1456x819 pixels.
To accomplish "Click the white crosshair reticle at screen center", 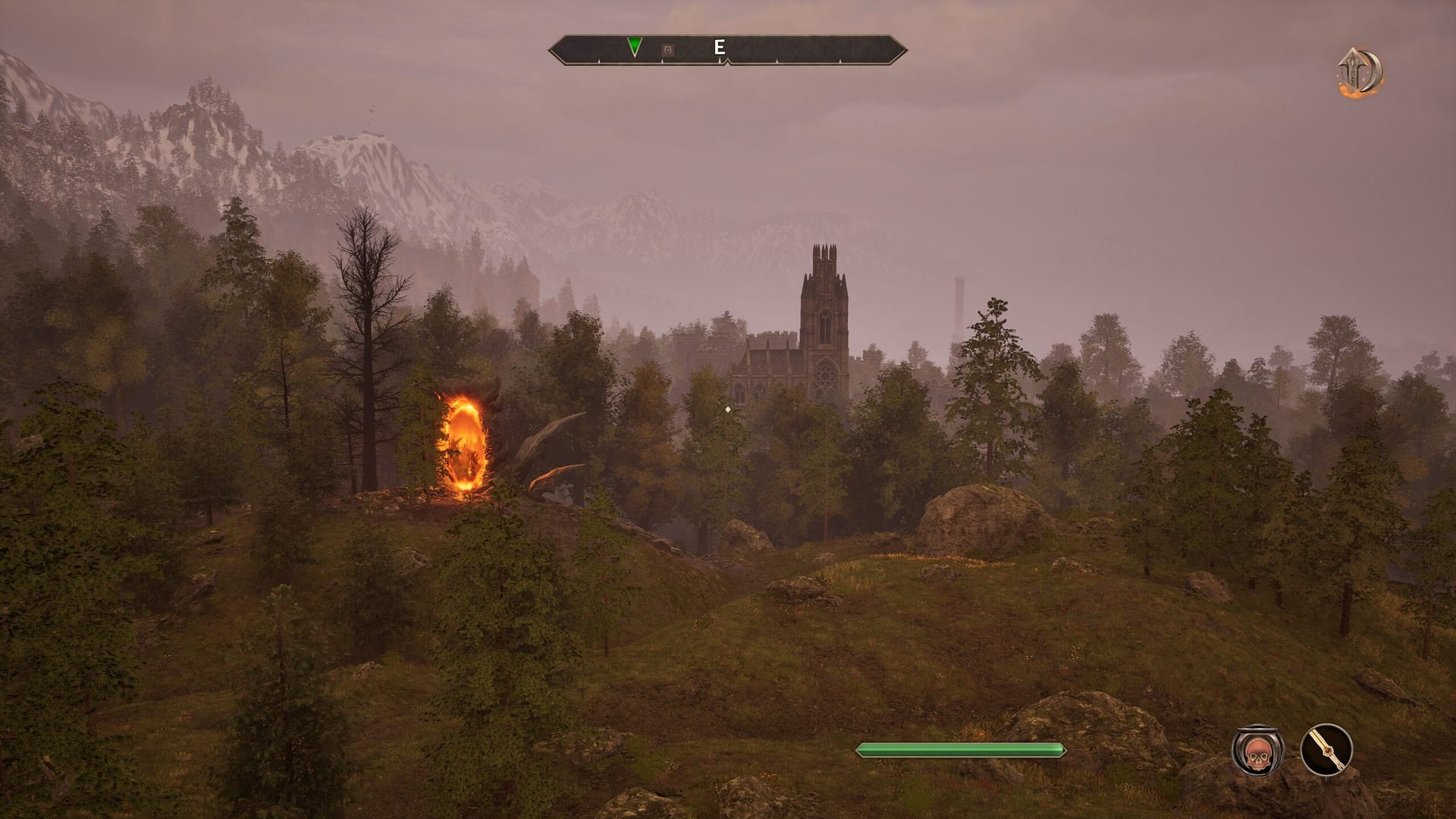I will pos(726,408).
